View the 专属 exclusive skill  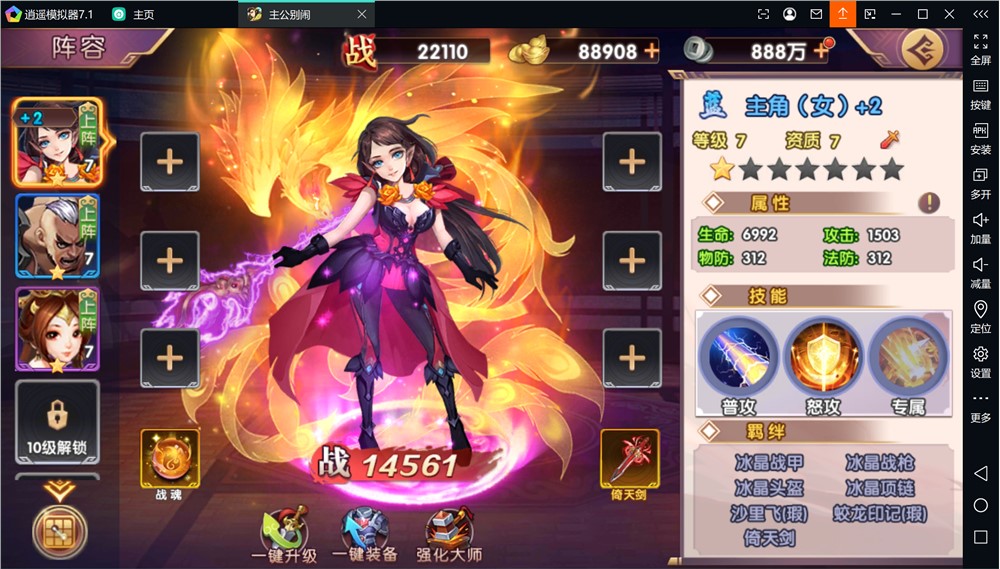tap(907, 356)
